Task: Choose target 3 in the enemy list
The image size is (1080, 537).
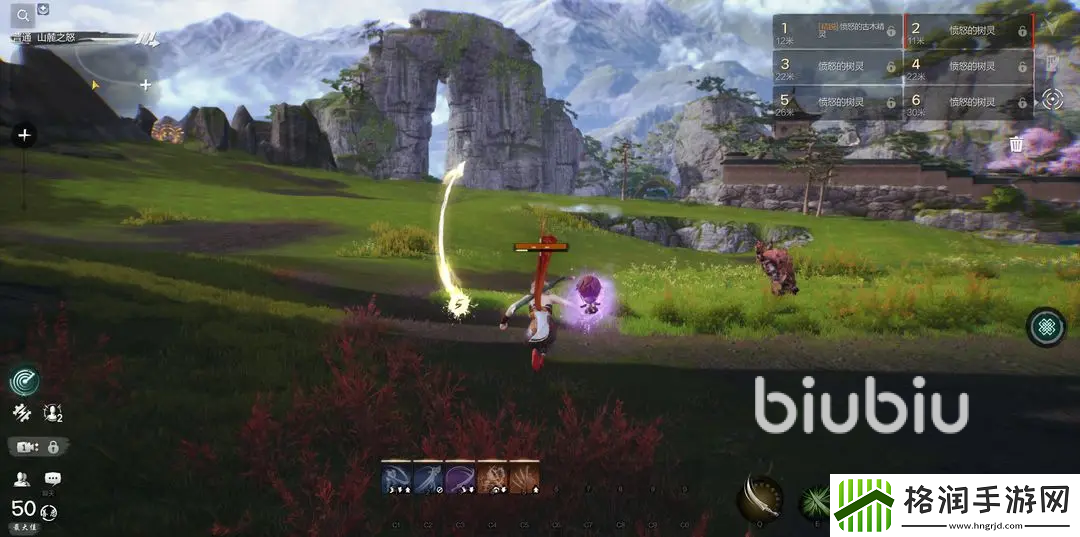Action: point(837,67)
